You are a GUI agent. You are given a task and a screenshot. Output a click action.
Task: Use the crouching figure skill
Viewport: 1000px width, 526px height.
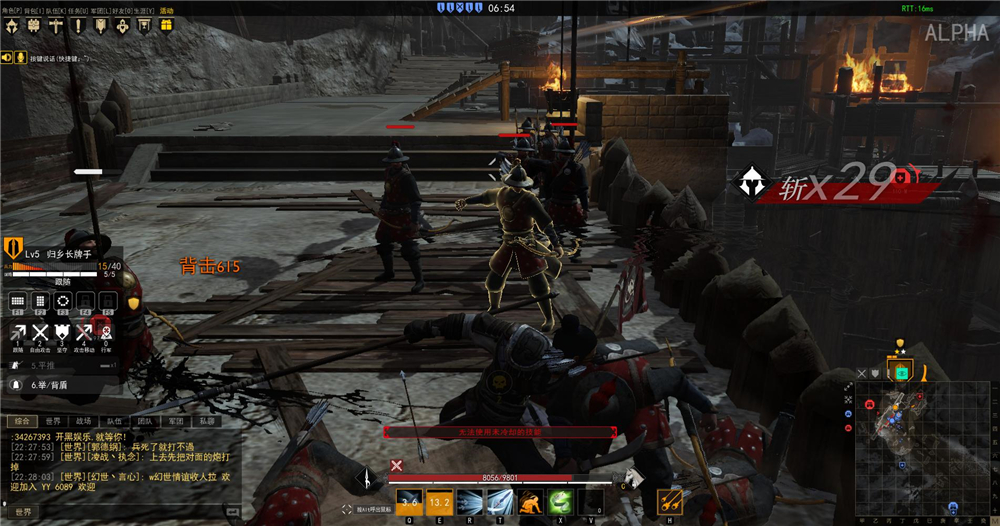[x=531, y=502]
